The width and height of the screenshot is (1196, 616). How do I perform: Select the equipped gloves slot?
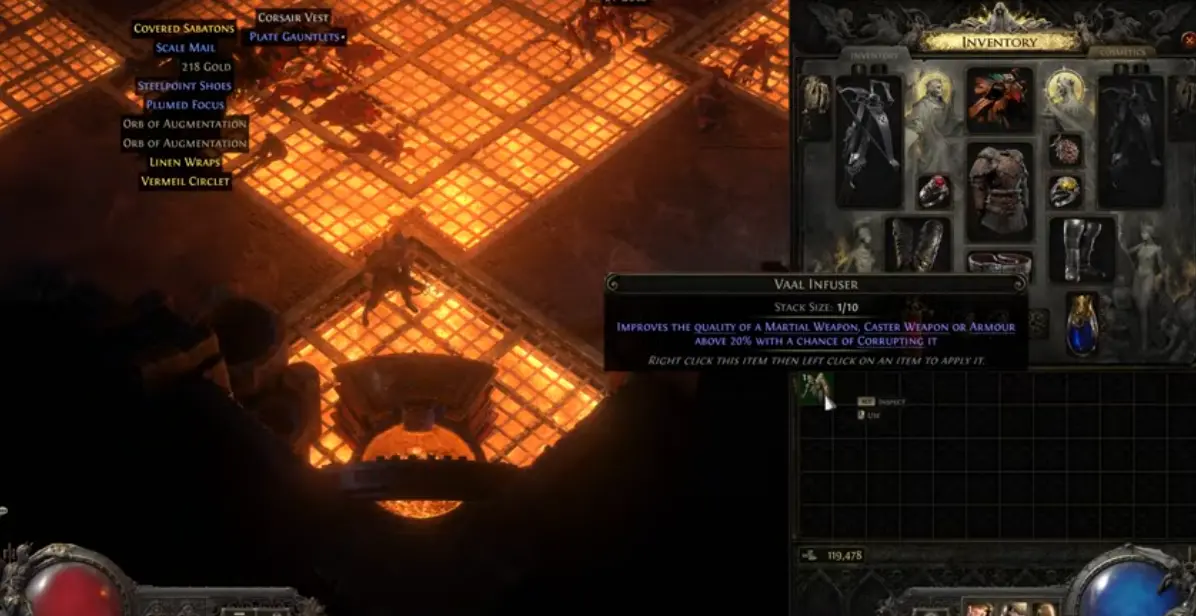pos(917,245)
